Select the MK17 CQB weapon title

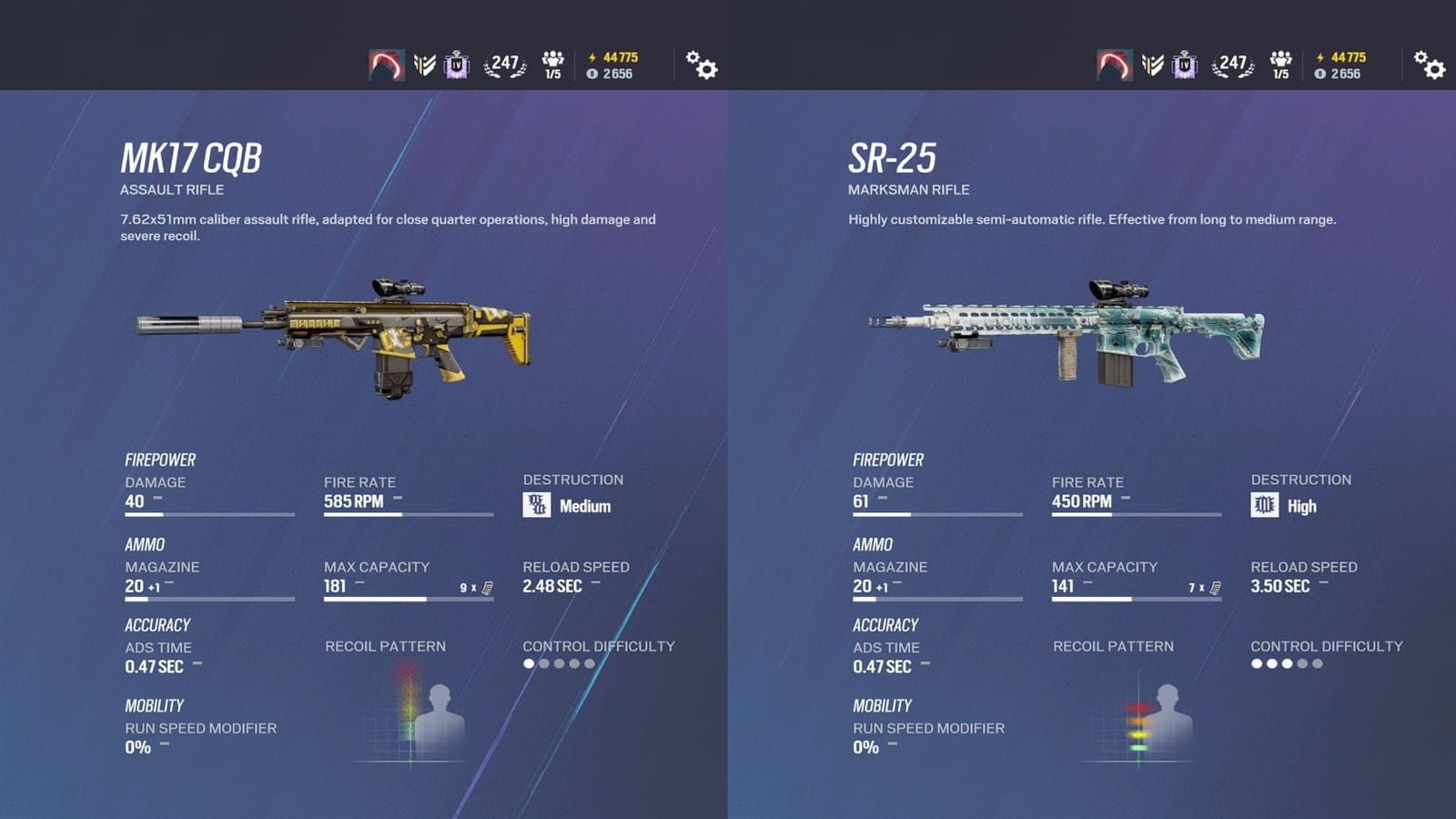pyautogui.click(x=192, y=156)
